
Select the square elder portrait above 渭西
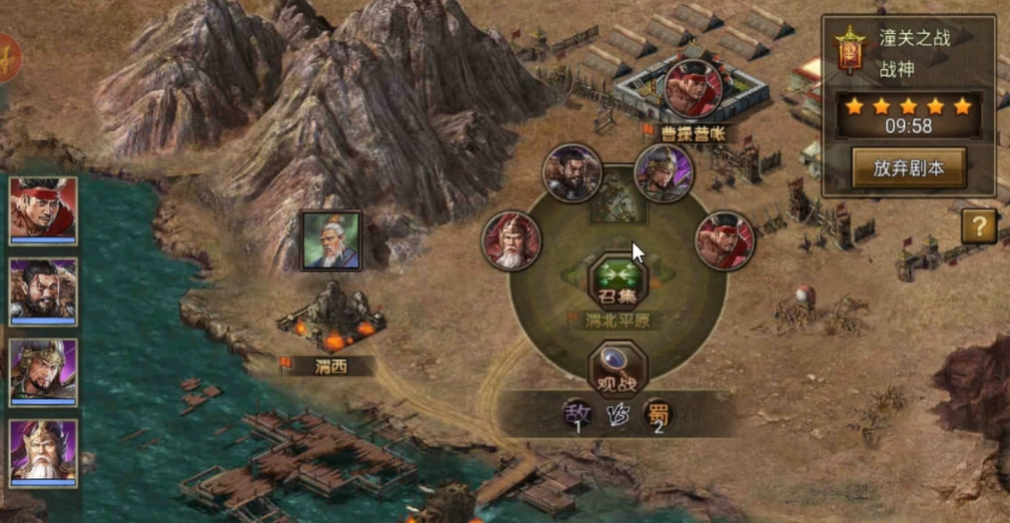click(331, 241)
